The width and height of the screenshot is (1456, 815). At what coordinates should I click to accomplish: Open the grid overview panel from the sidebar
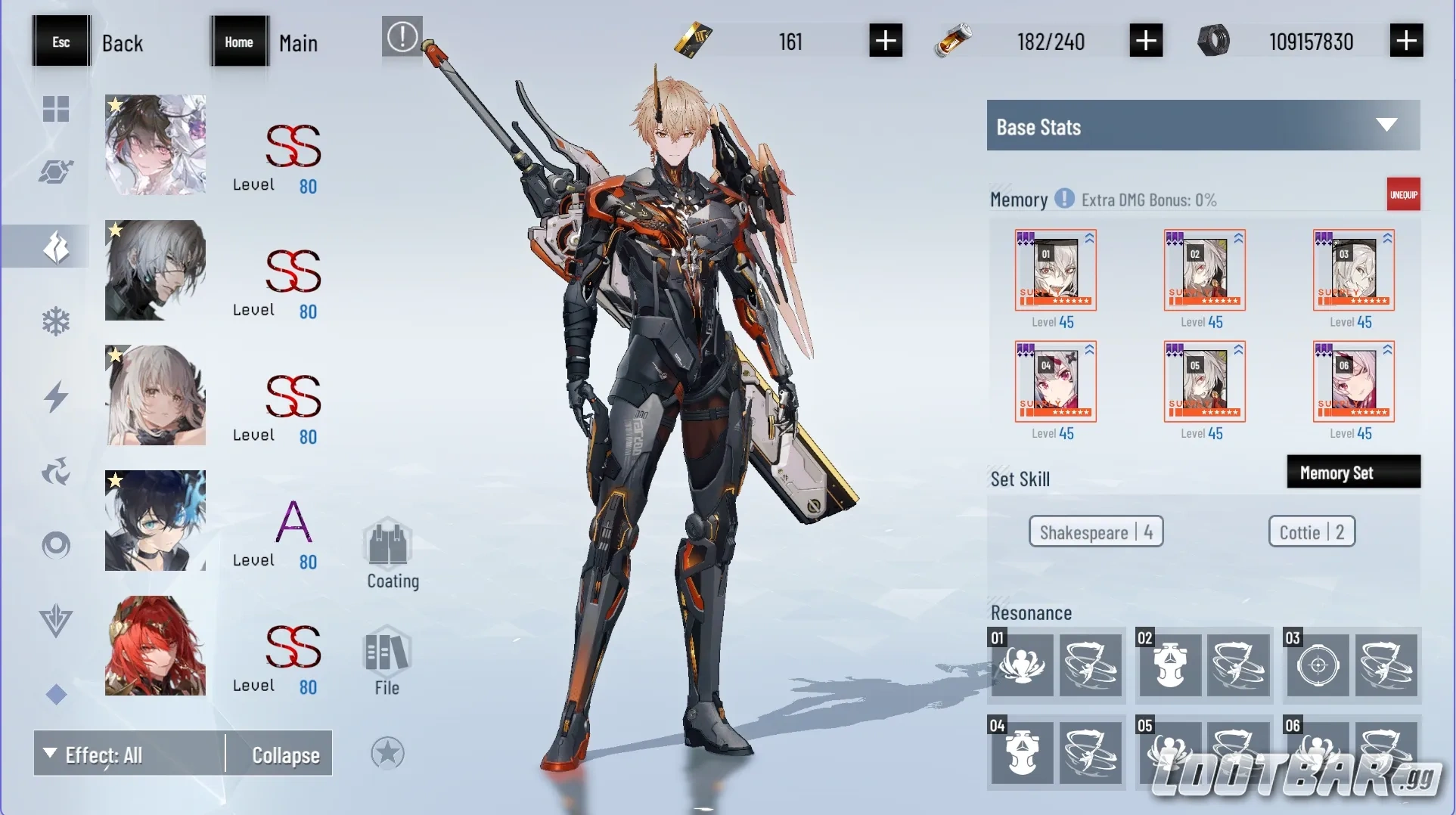57,110
